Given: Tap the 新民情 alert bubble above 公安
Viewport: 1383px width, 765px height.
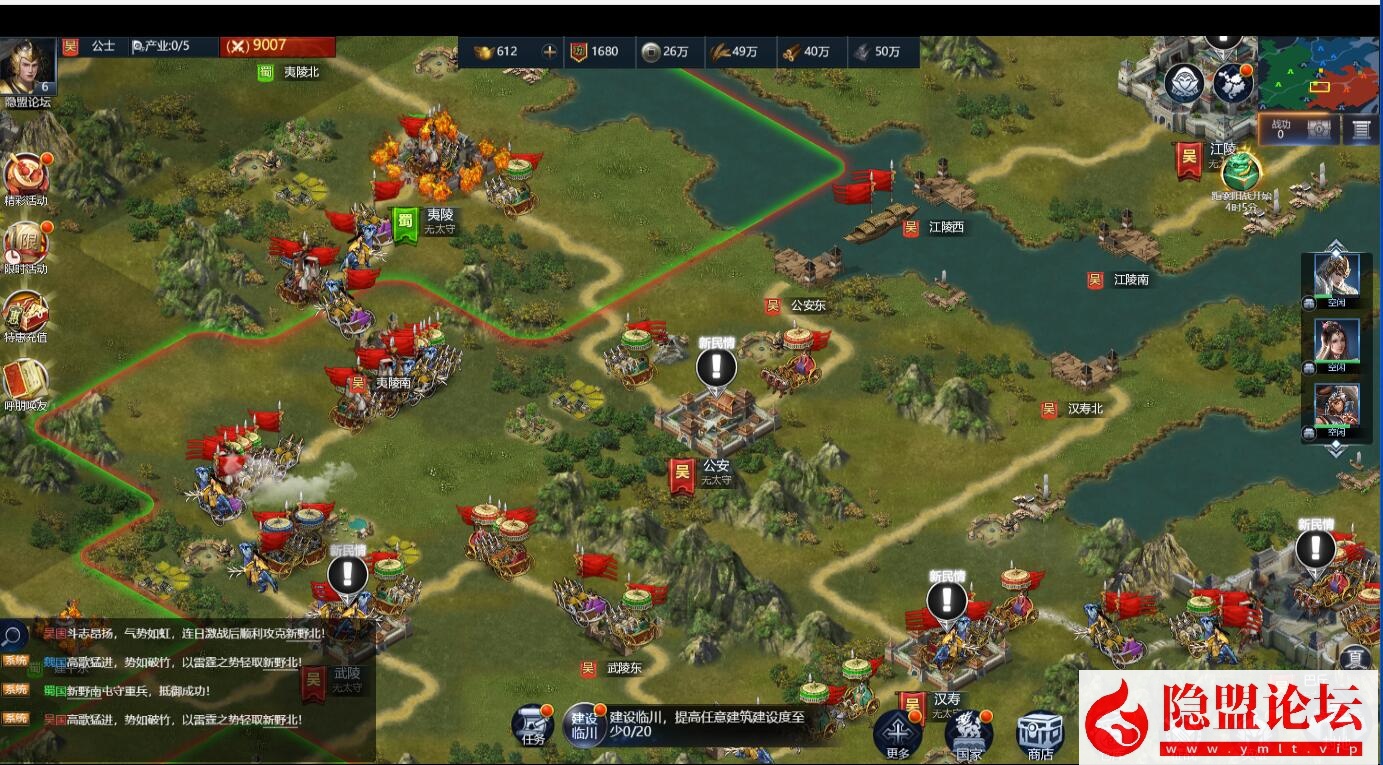Looking at the screenshot, I should [x=714, y=368].
